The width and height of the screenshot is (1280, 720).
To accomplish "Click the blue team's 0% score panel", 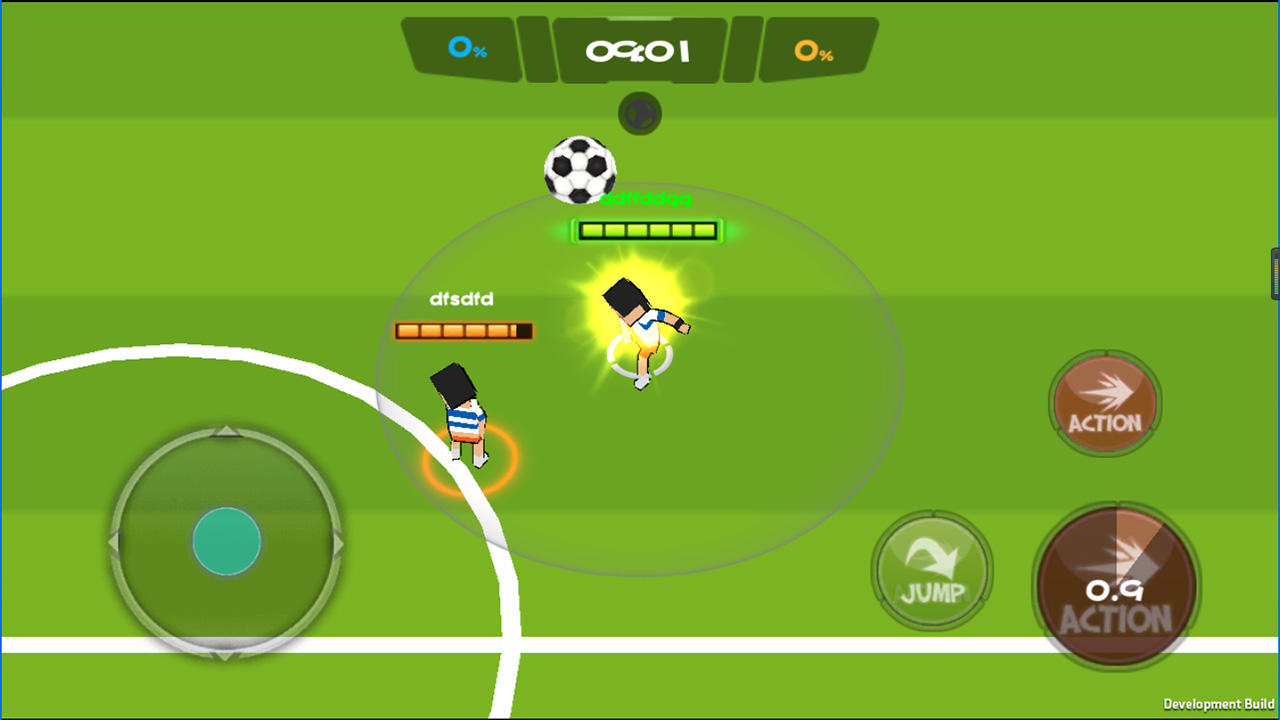I will (x=463, y=47).
